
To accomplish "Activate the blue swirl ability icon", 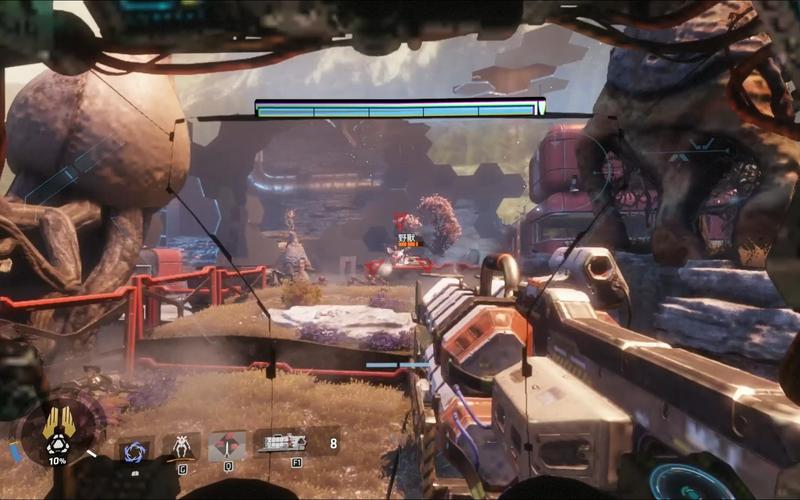I will coord(133,451).
